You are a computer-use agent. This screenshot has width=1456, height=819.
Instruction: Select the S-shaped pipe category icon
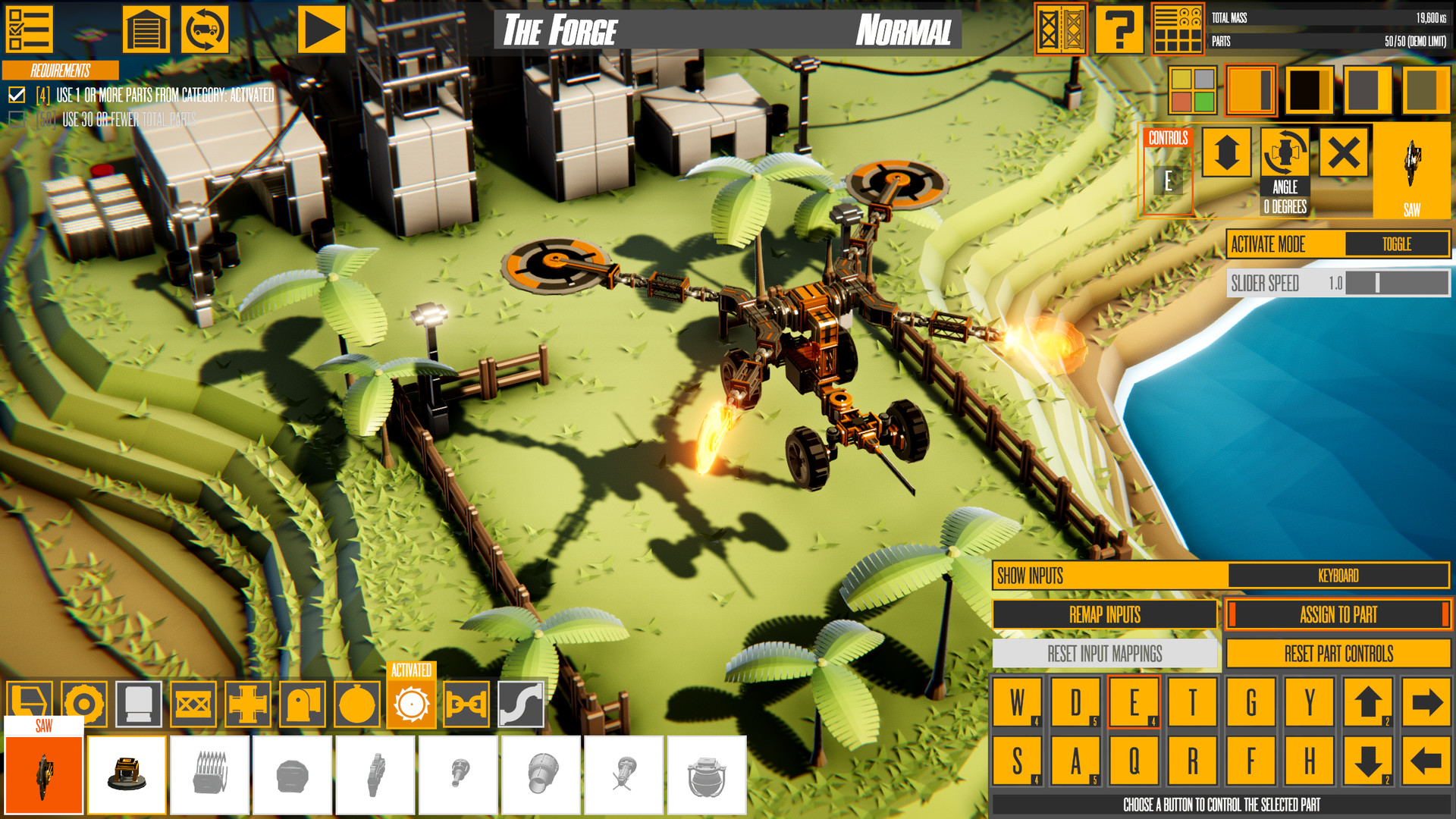(520, 704)
